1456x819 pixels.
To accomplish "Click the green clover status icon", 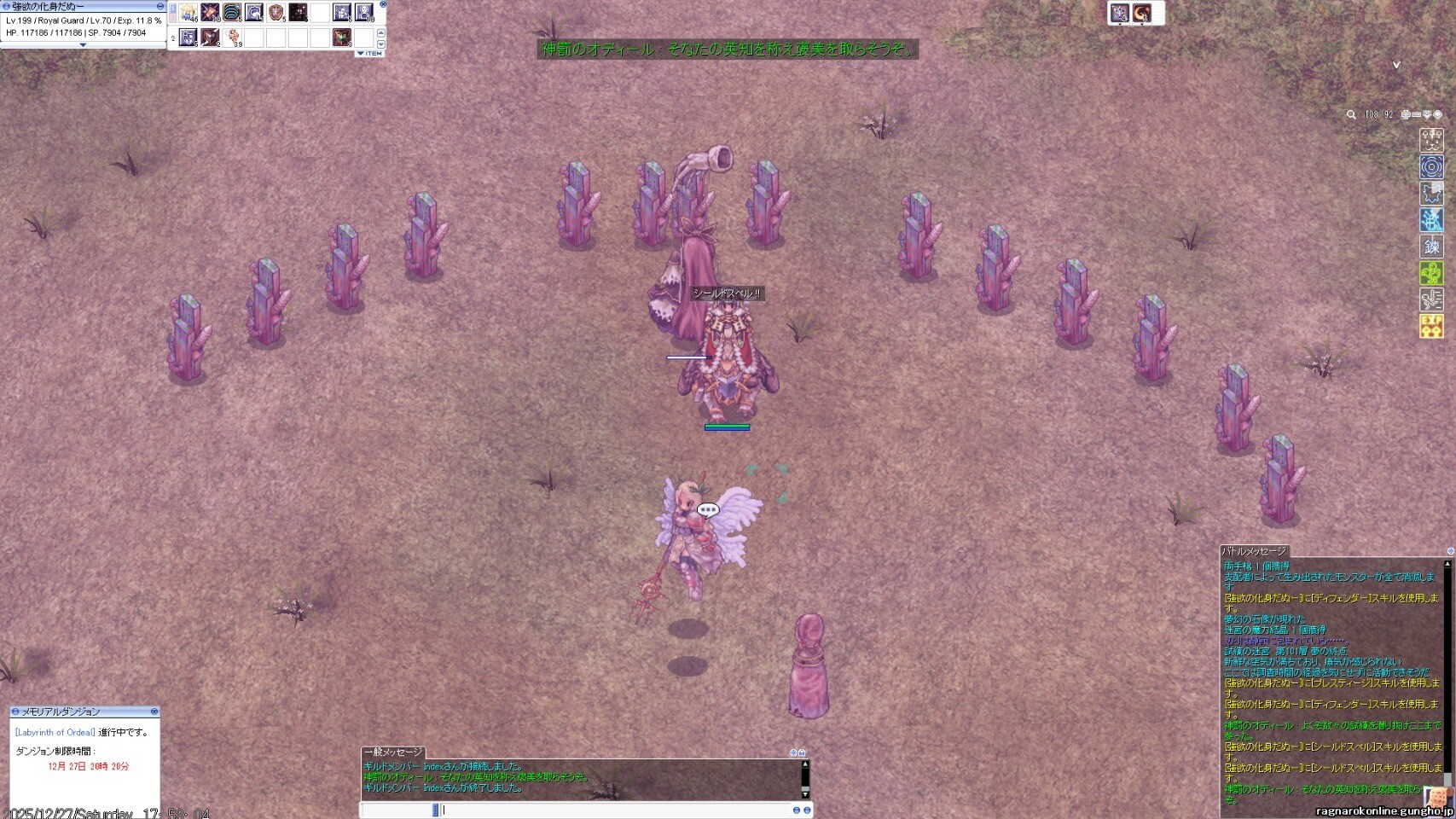I will click(x=1431, y=273).
